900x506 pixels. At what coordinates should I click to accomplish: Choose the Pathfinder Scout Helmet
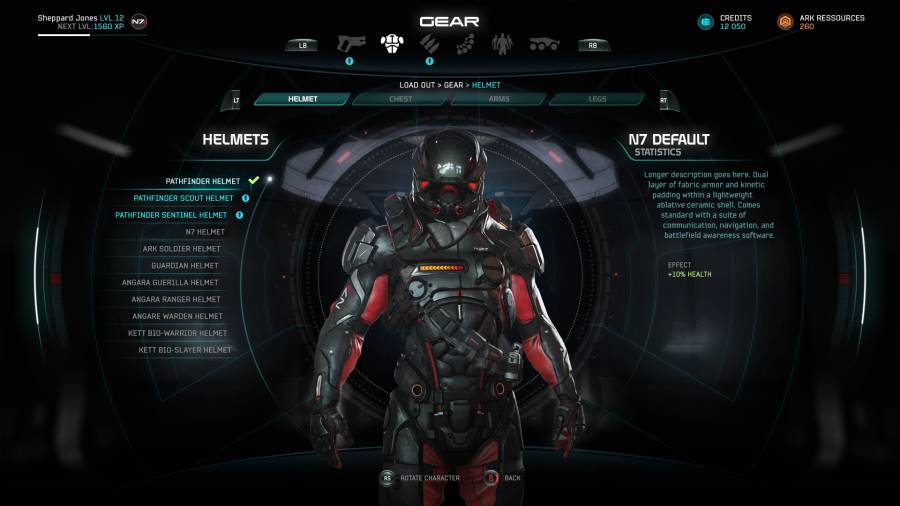point(183,198)
